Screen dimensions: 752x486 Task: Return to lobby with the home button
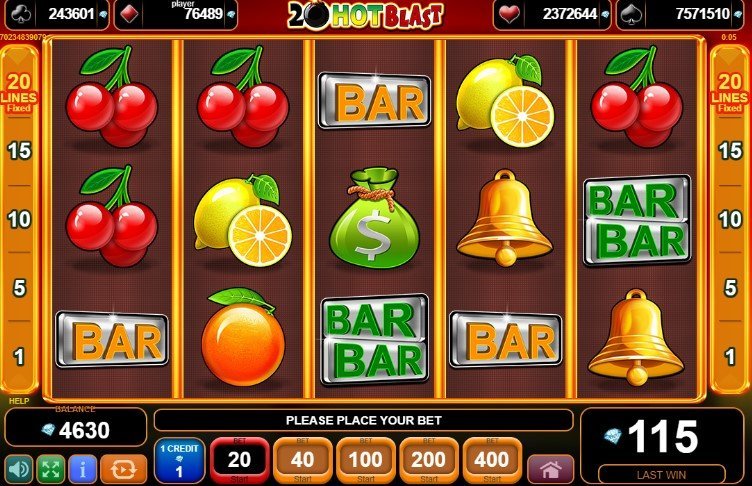pyautogui.click(x=550, y=468)
